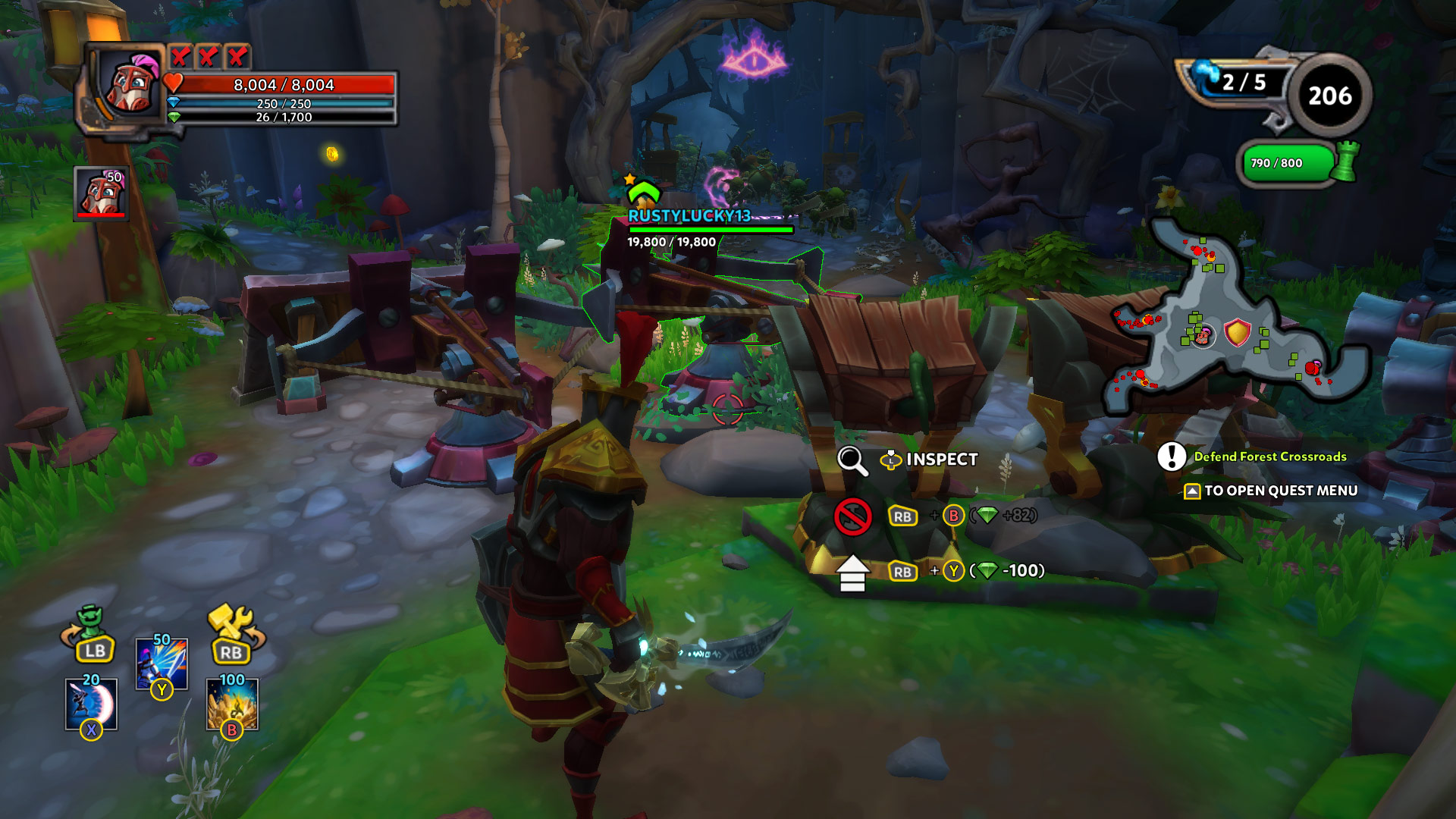The height and width of the screenshot is (819, 1456).
Task: Click the red sell defense icon
Action: [x=852, y=517]
